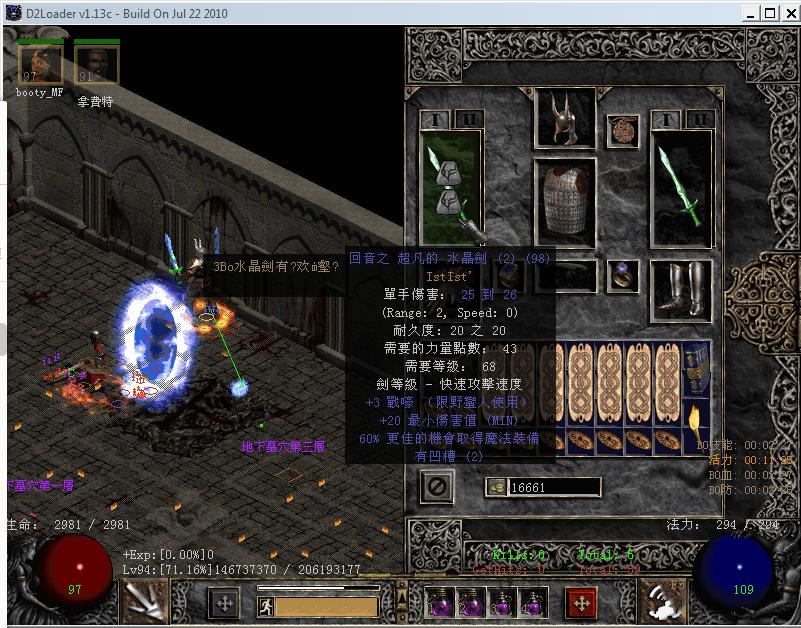Close the inventory panel
801x628 pixels.
pos(438,487)
